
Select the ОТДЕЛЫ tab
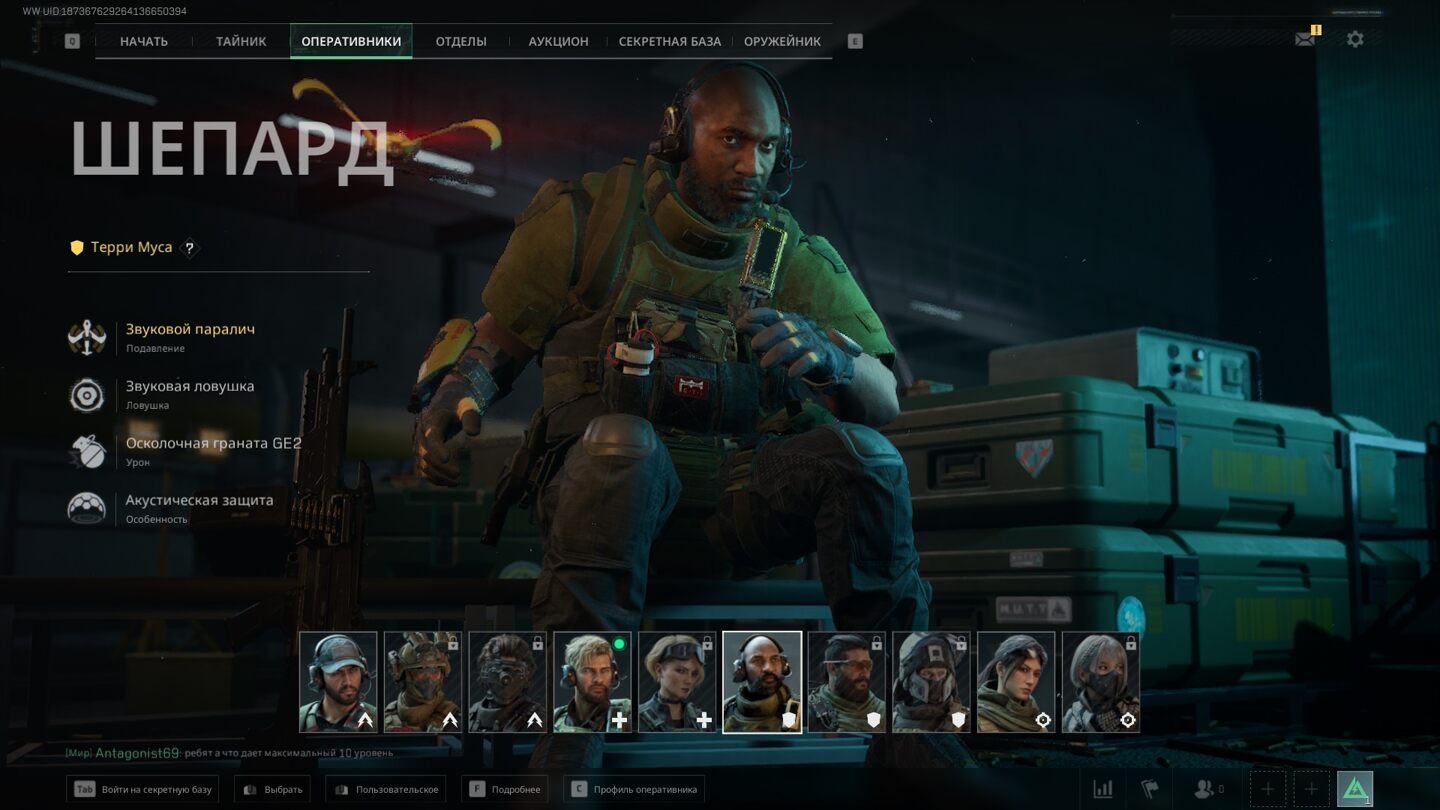click(x=461, y=42)
